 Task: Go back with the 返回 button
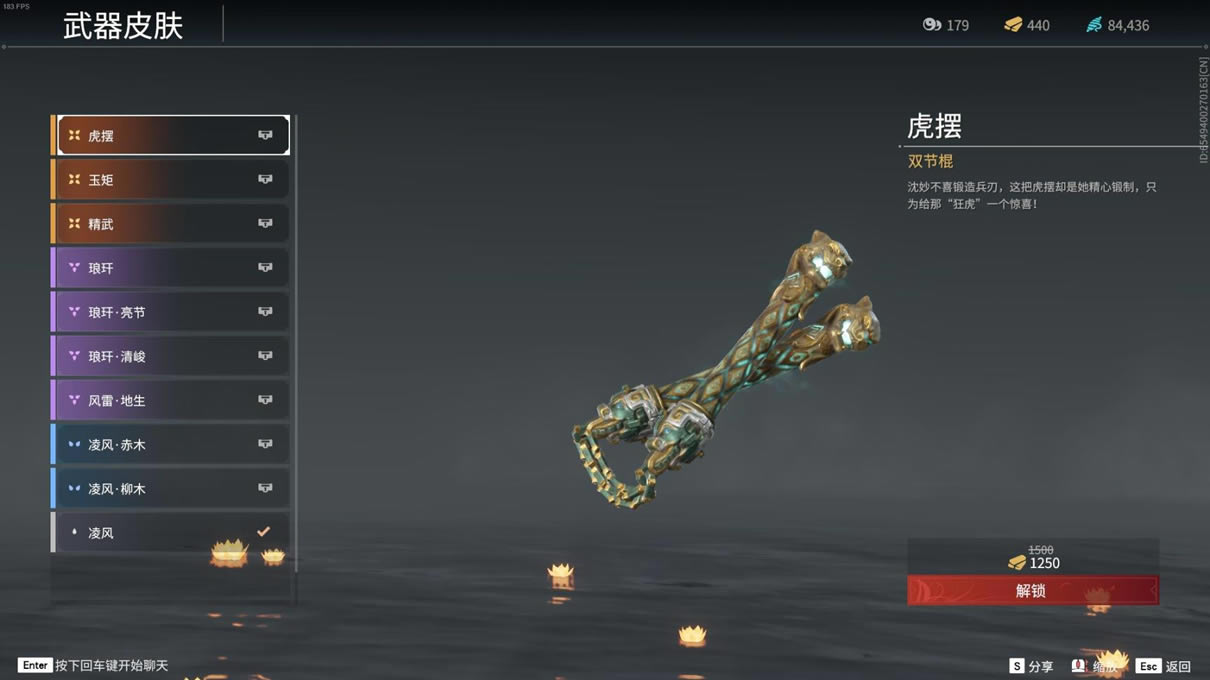click(1165, 666)
